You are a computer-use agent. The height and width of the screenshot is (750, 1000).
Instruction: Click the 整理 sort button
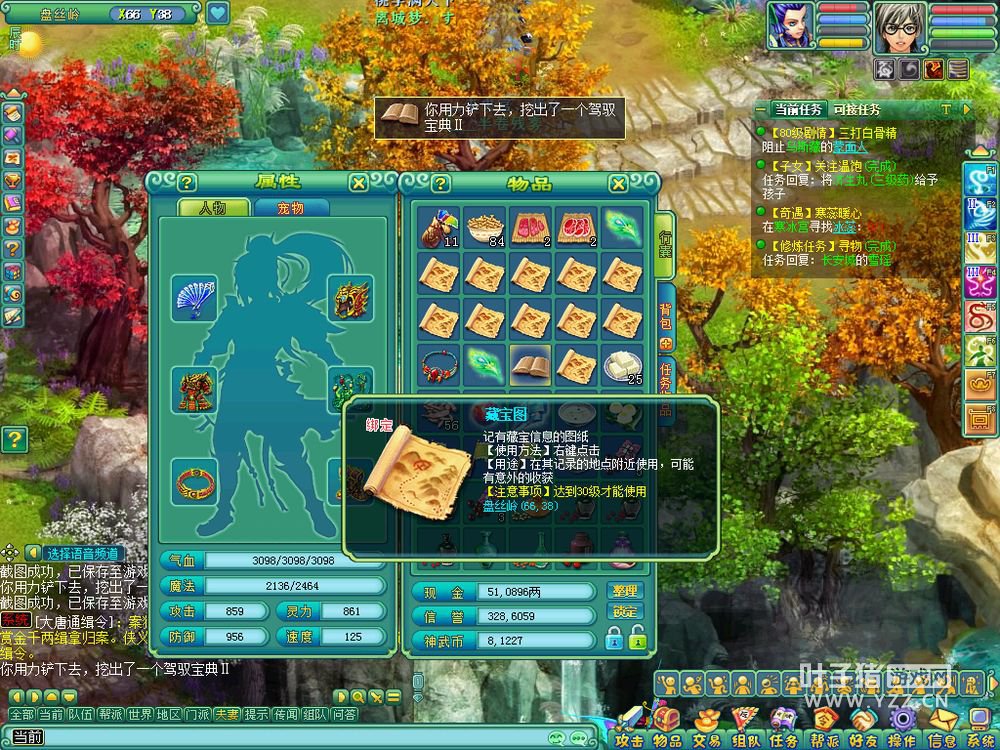point(624,591)
